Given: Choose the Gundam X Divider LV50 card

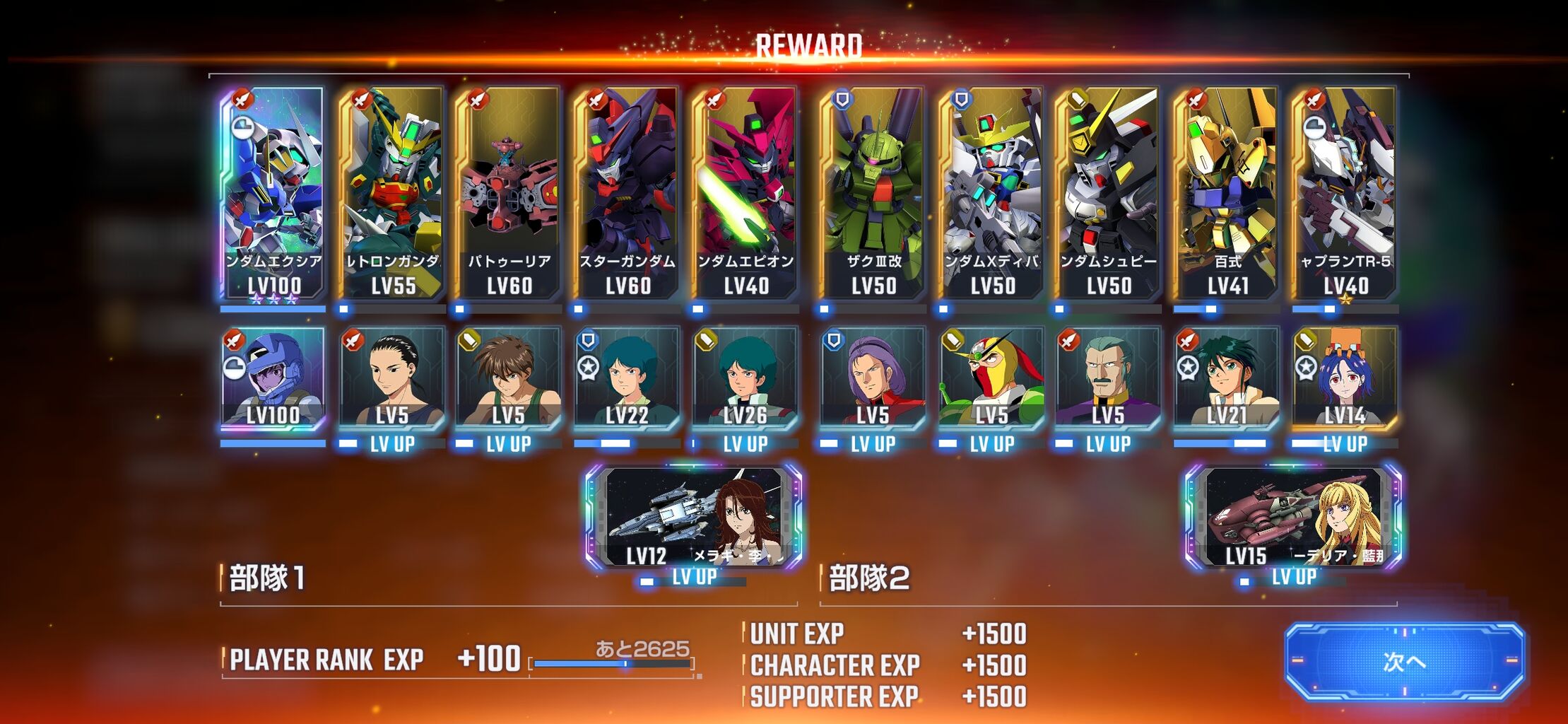Looking at the screenshot, I should (x=992, y=193).
